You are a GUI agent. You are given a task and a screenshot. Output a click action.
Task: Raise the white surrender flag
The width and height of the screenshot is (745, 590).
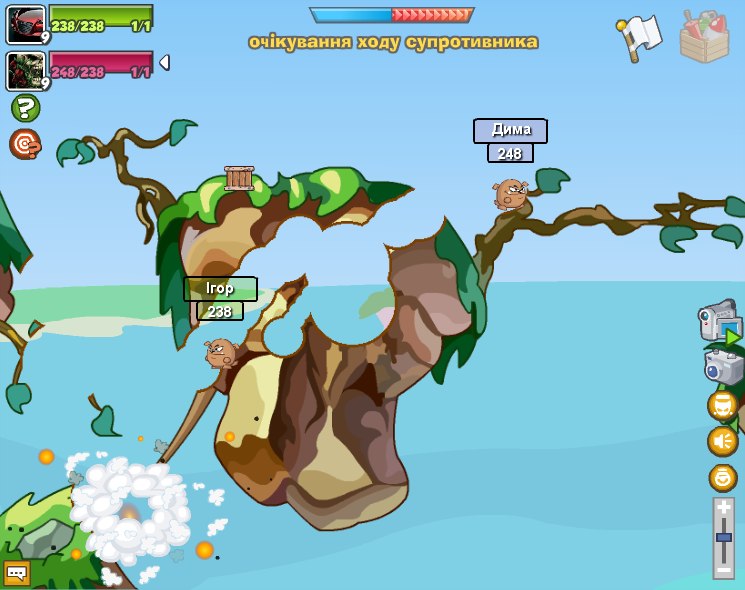[x=639, y=37]
